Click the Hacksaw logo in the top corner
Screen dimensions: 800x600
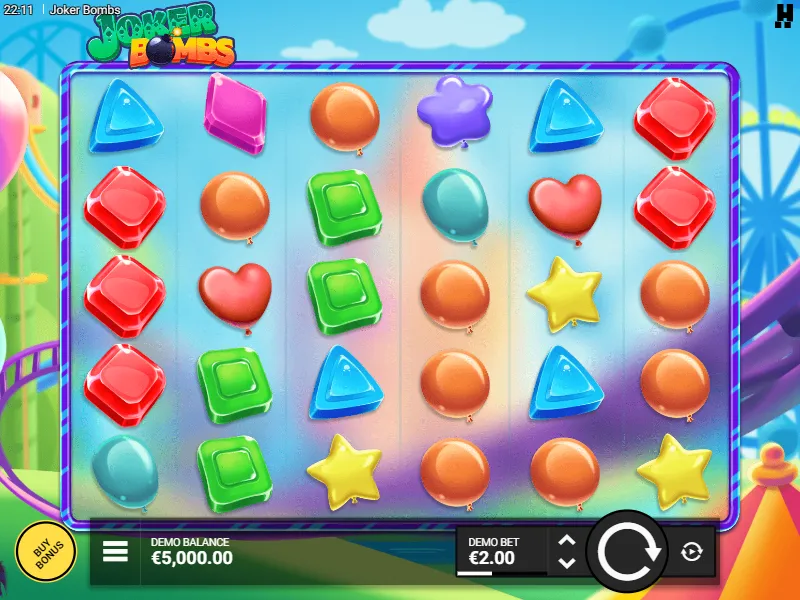tap(783, 14)
